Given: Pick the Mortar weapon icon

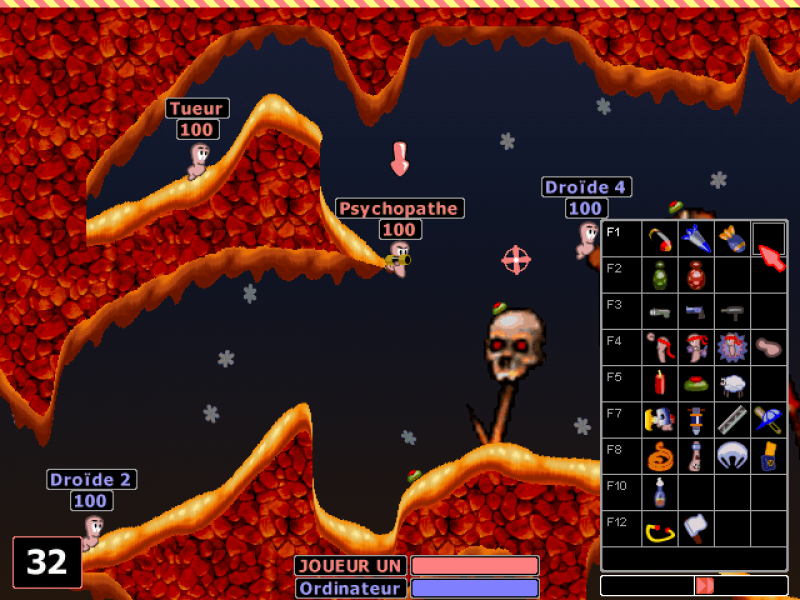Looking at the screenshot, I should pos(732,239).
